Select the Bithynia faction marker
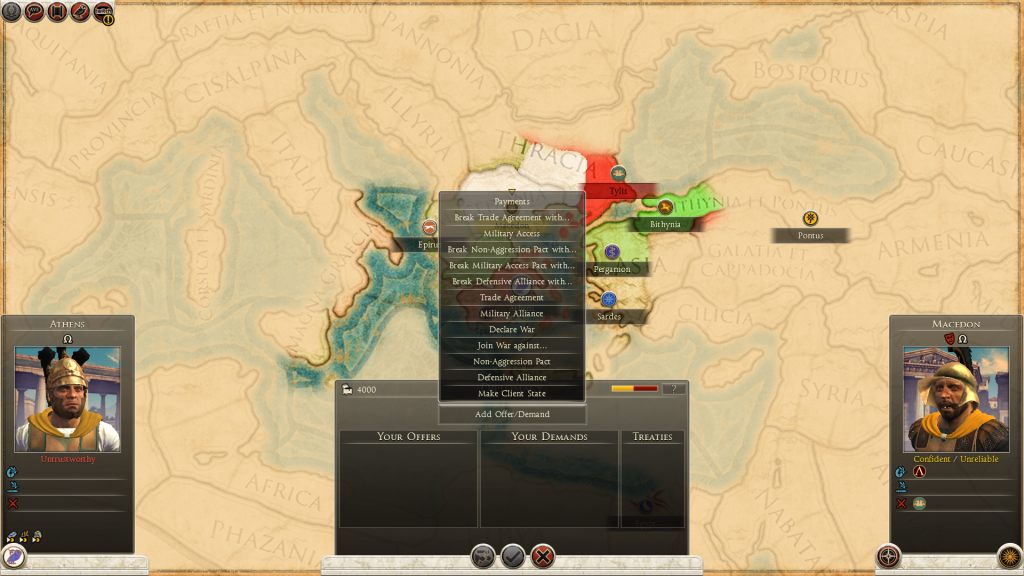 pyautogui.click(x=665, y=207)
